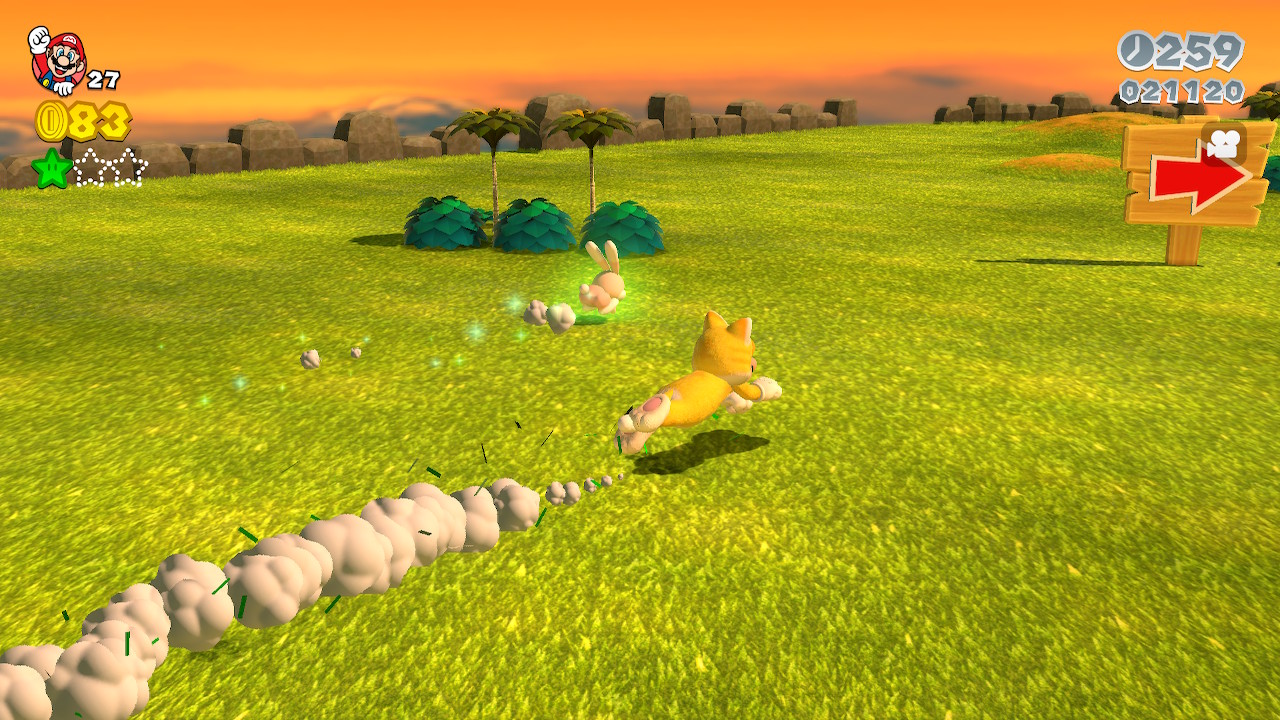This screenshot has width=1280, height=720.
Task: Select the camera icon near the arrow sign
Action: coord(1222,143)
